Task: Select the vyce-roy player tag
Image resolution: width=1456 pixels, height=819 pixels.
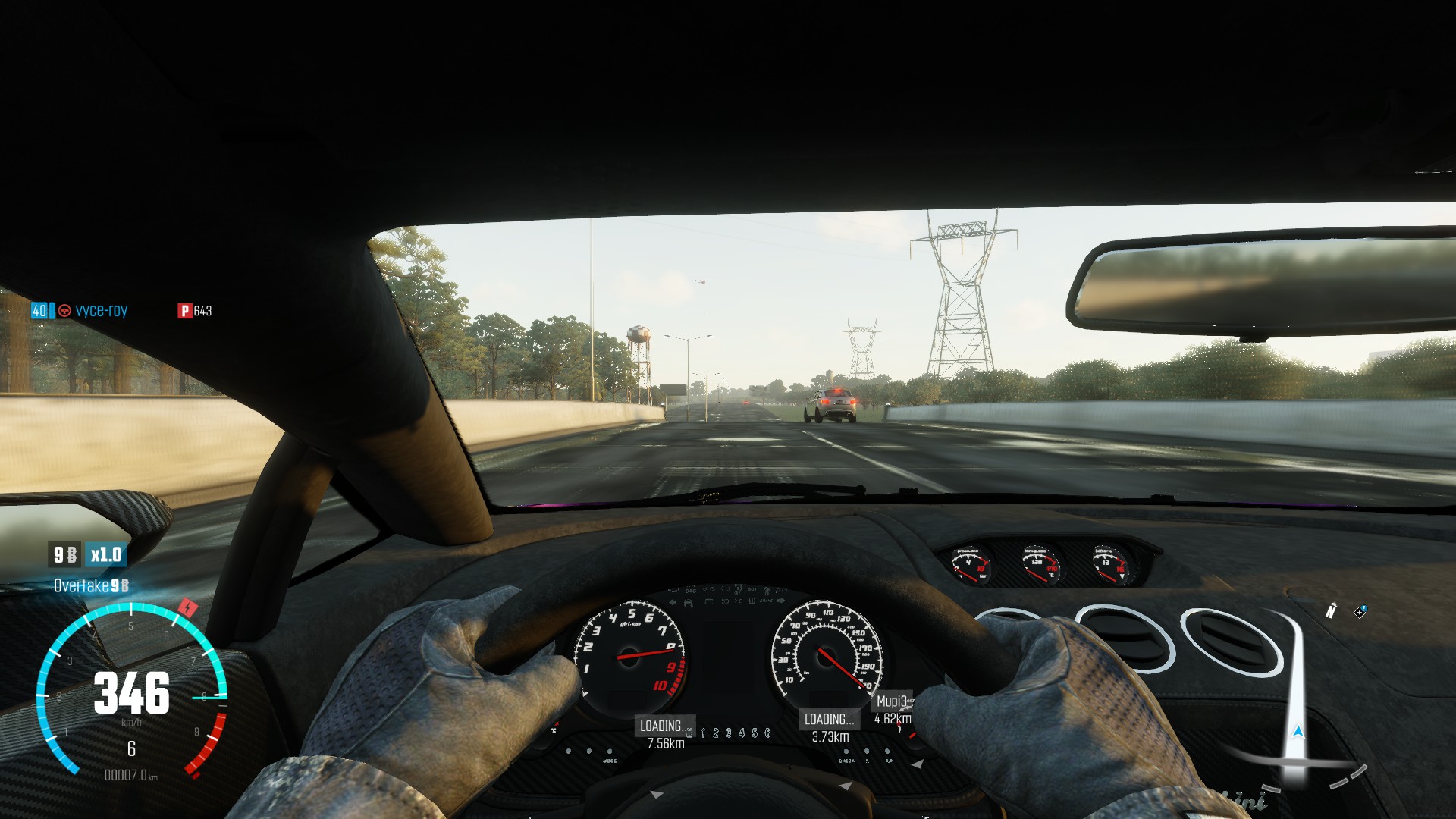Action: tap(101, 311)
